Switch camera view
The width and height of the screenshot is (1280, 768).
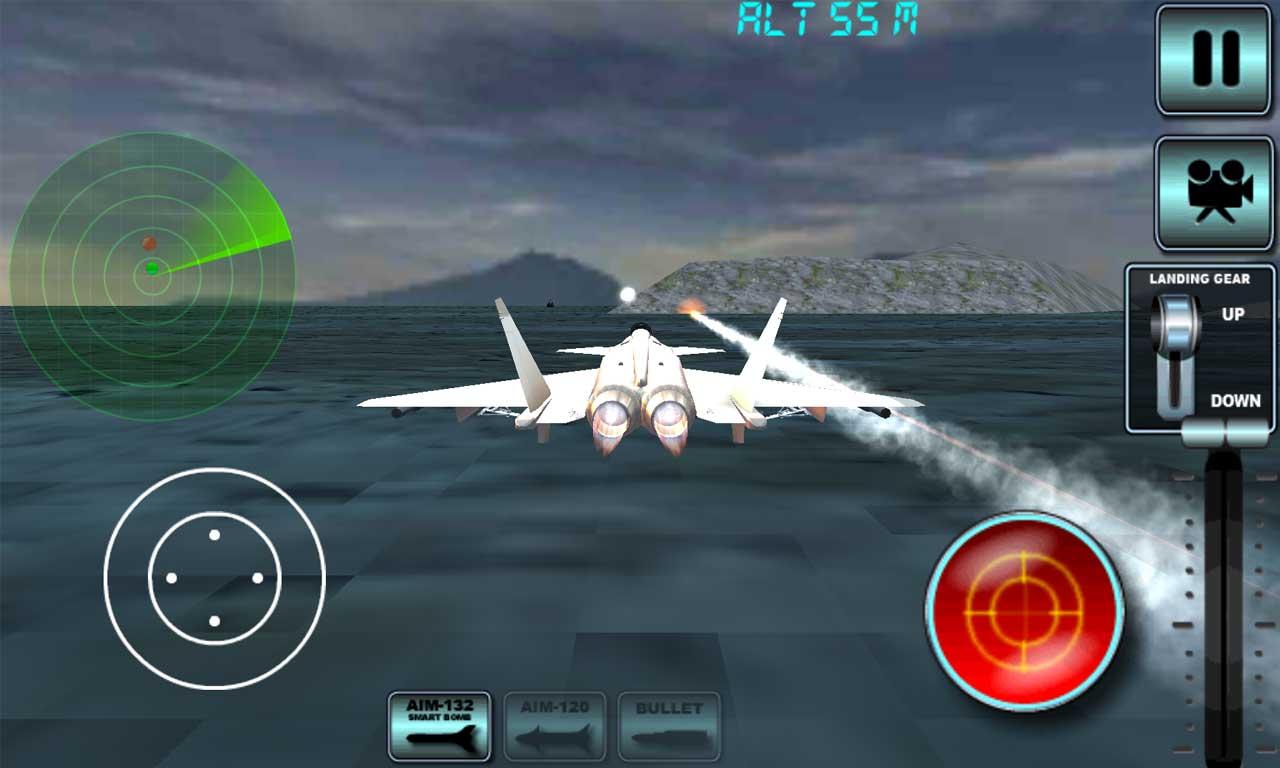1213,192
